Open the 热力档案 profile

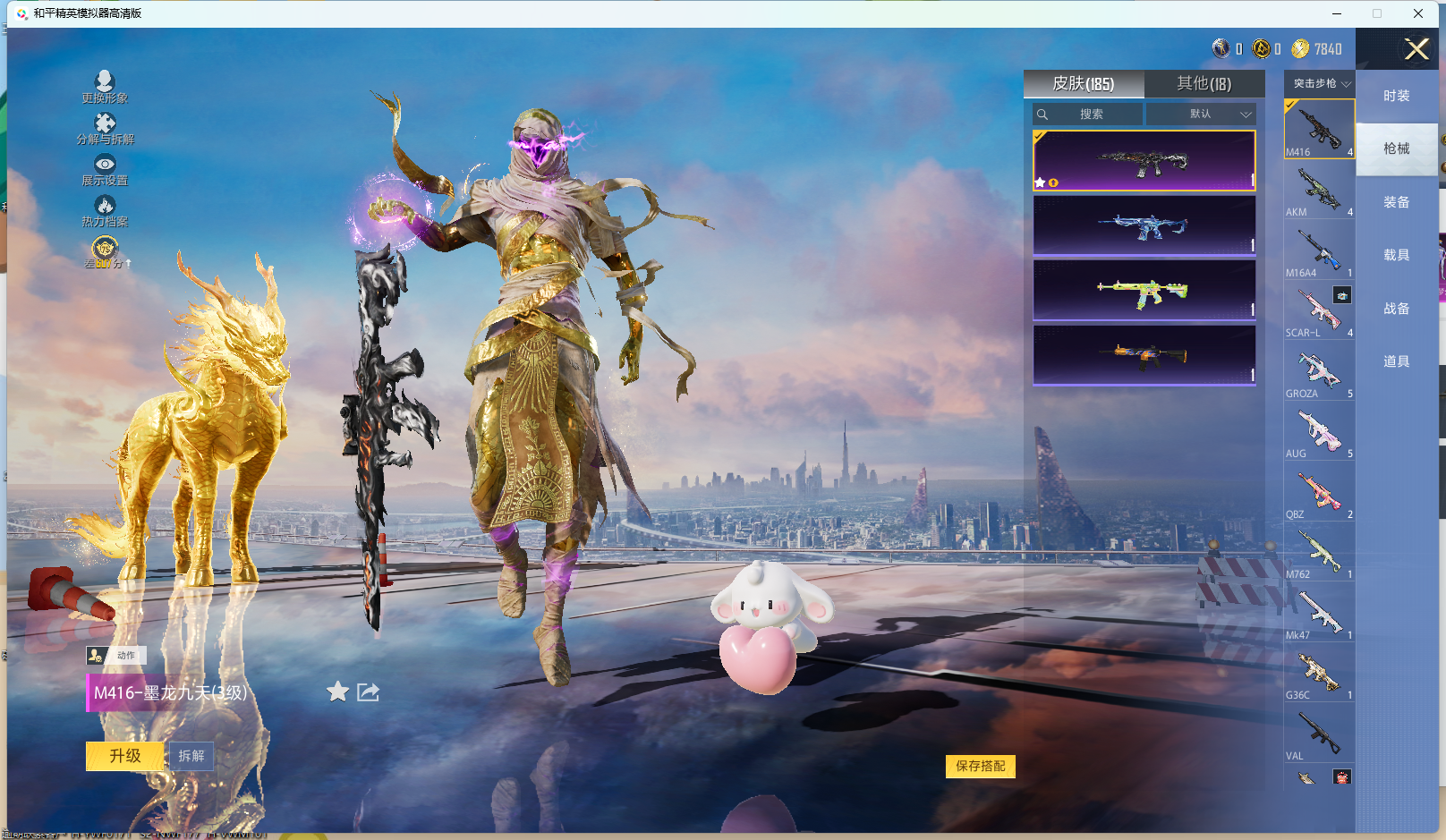105,210
